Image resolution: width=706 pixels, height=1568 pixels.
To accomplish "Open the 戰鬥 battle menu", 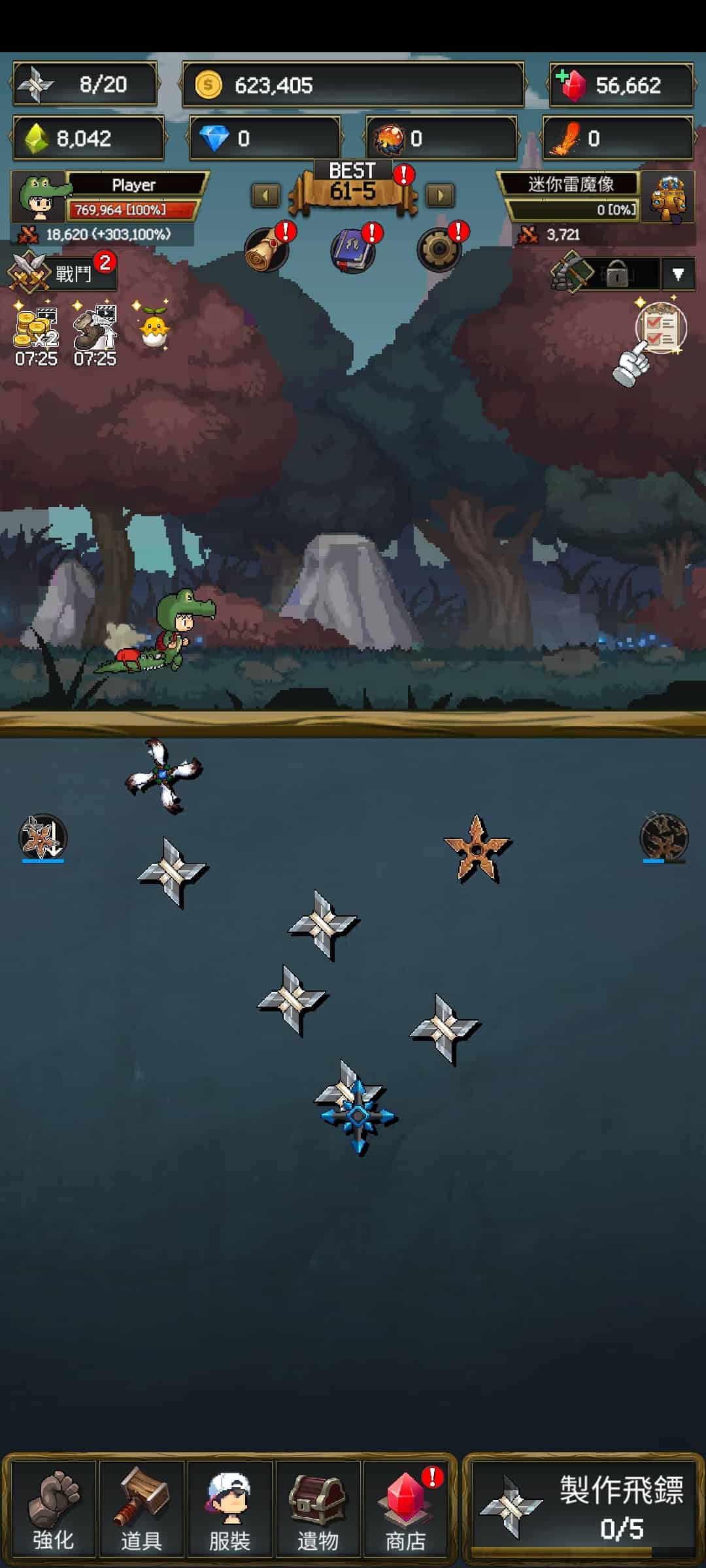I will [62, 272].
